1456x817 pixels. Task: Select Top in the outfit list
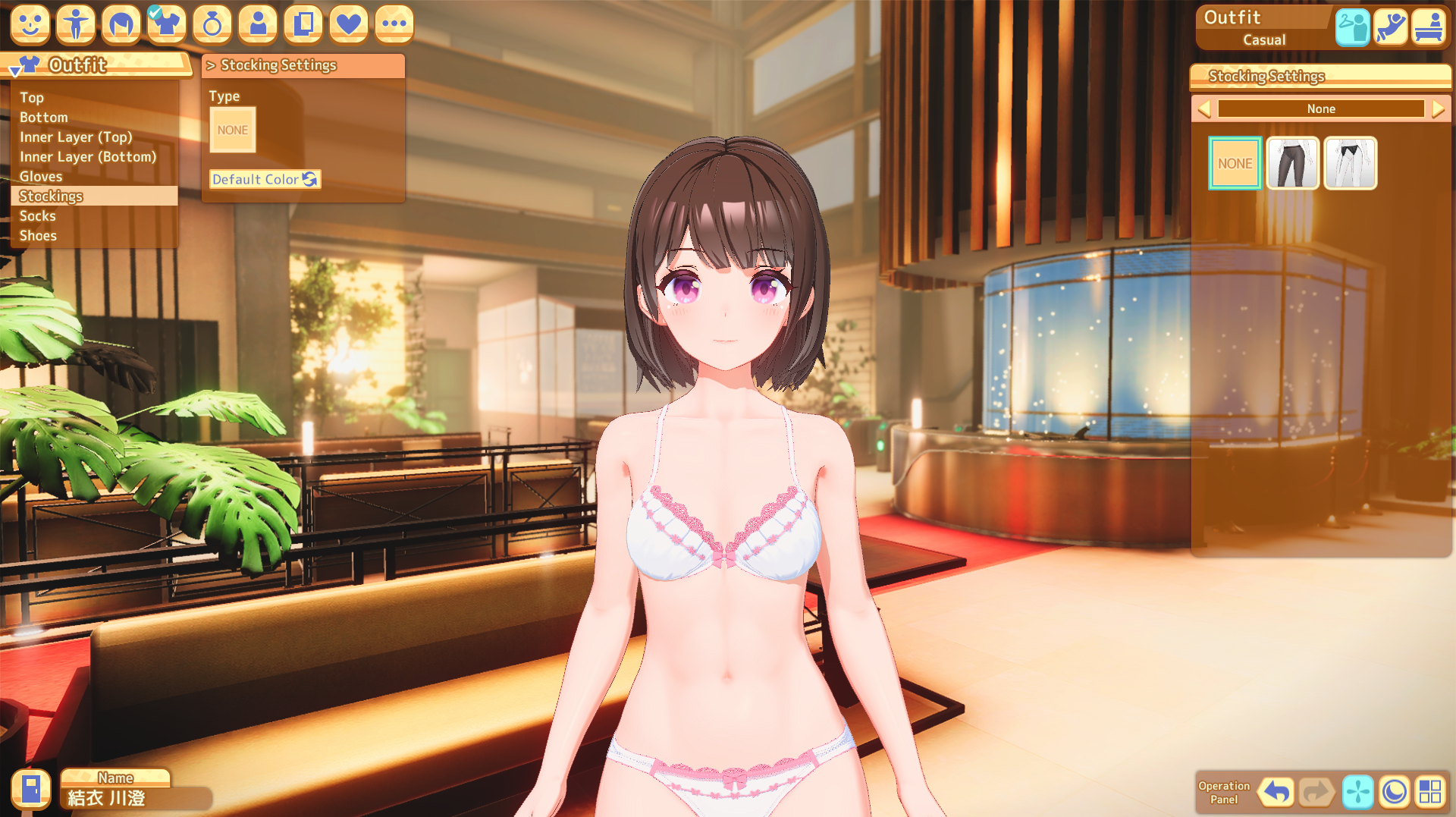pos(32,98)
